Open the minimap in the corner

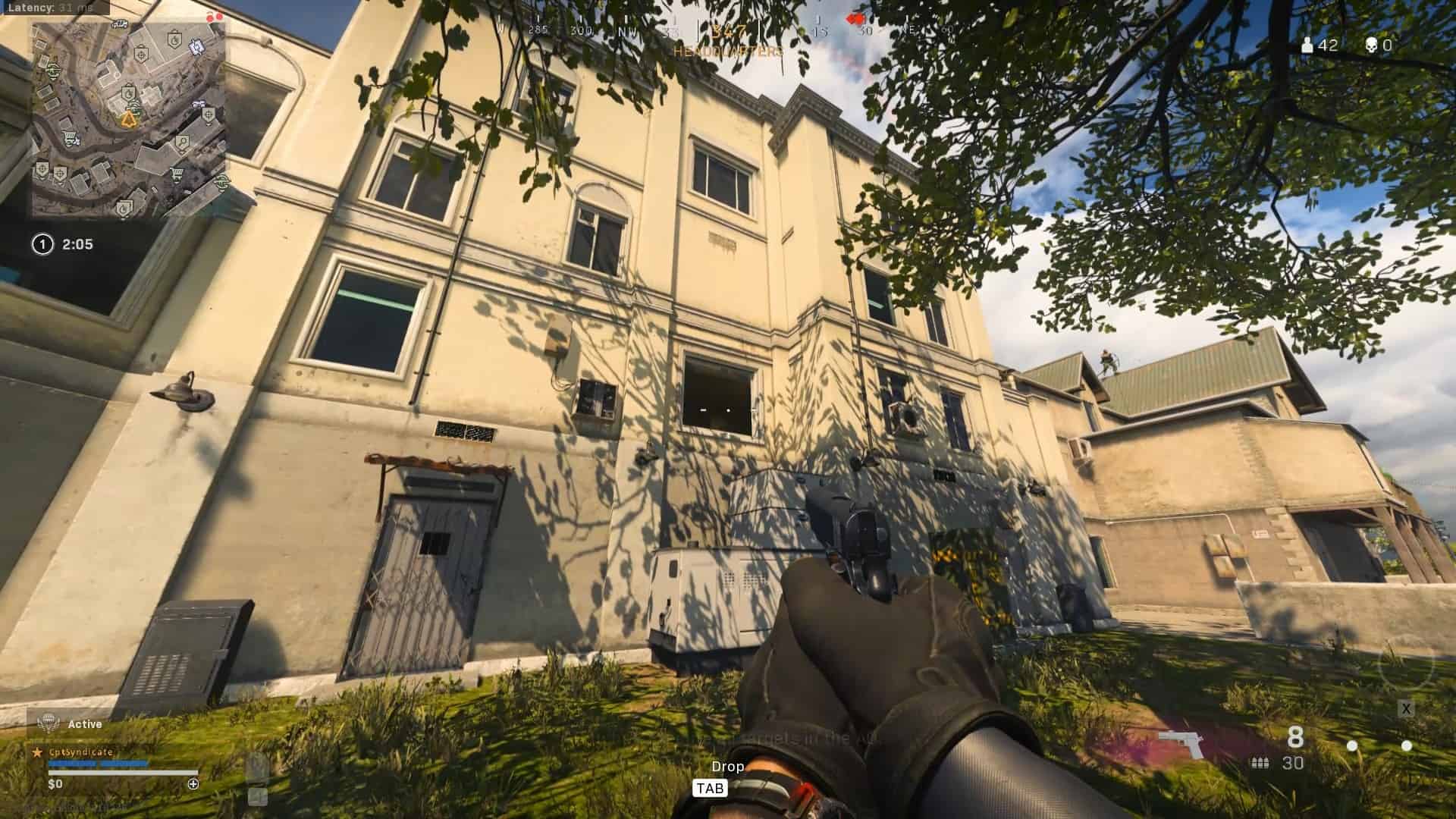127,120
